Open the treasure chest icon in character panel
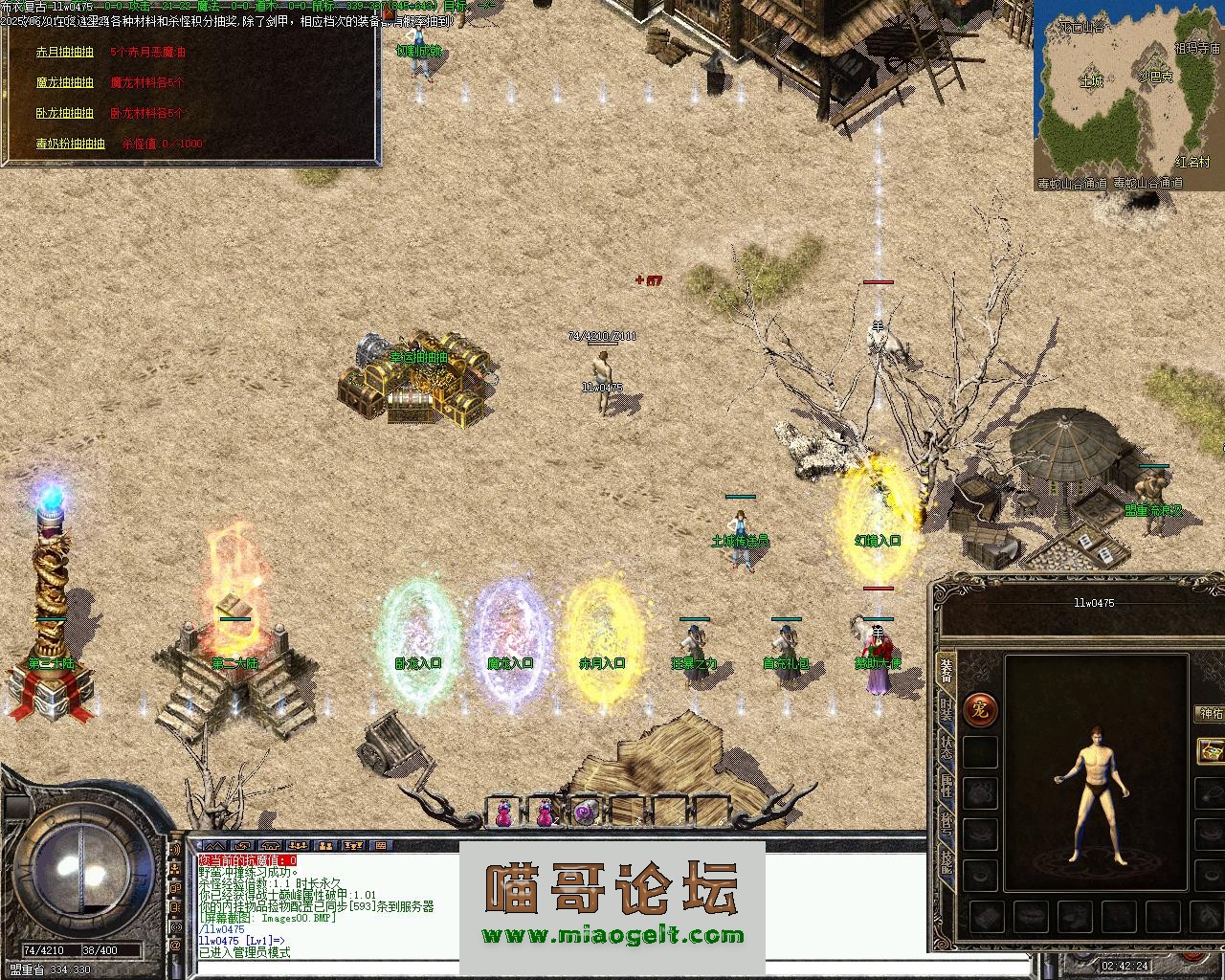The image size is (1225, 980). tap(1213, 750)
